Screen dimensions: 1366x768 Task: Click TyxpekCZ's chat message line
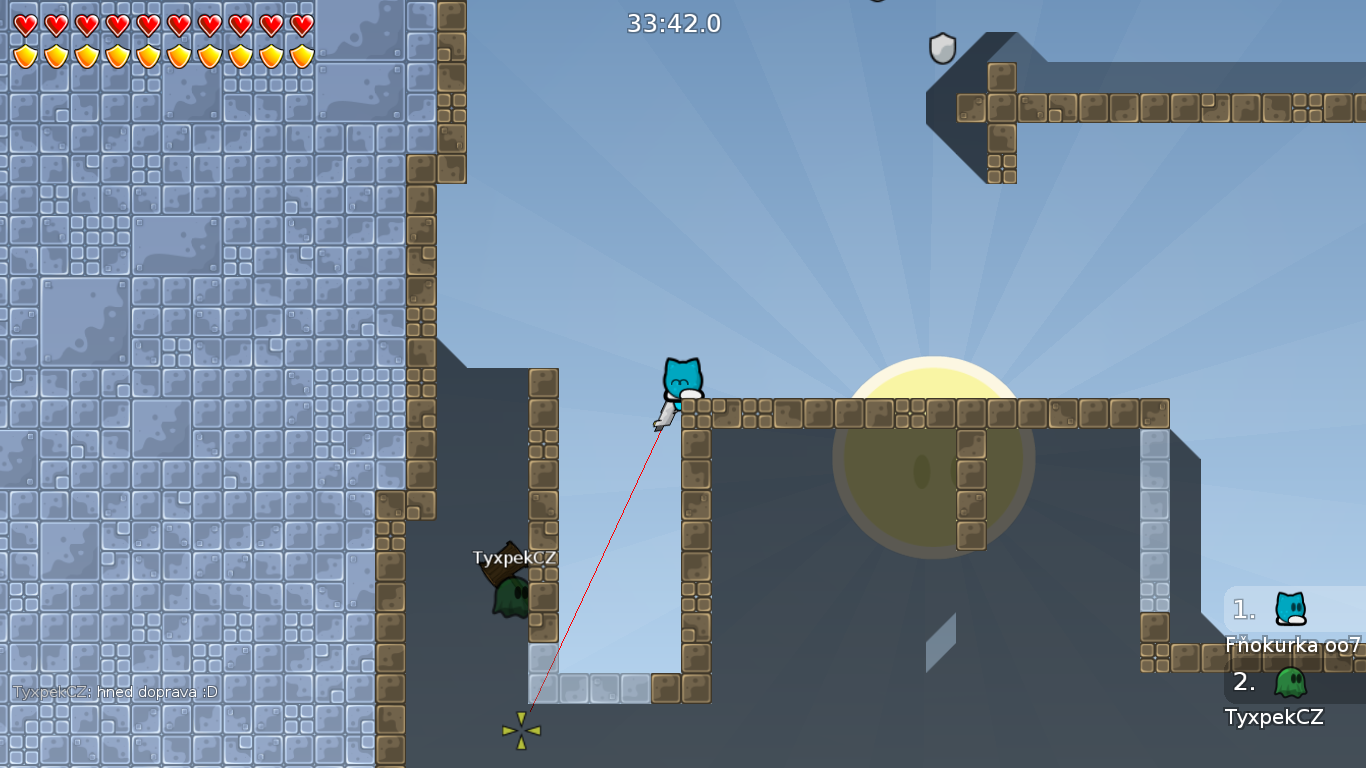pyautogui.click(x=115, y=691)
